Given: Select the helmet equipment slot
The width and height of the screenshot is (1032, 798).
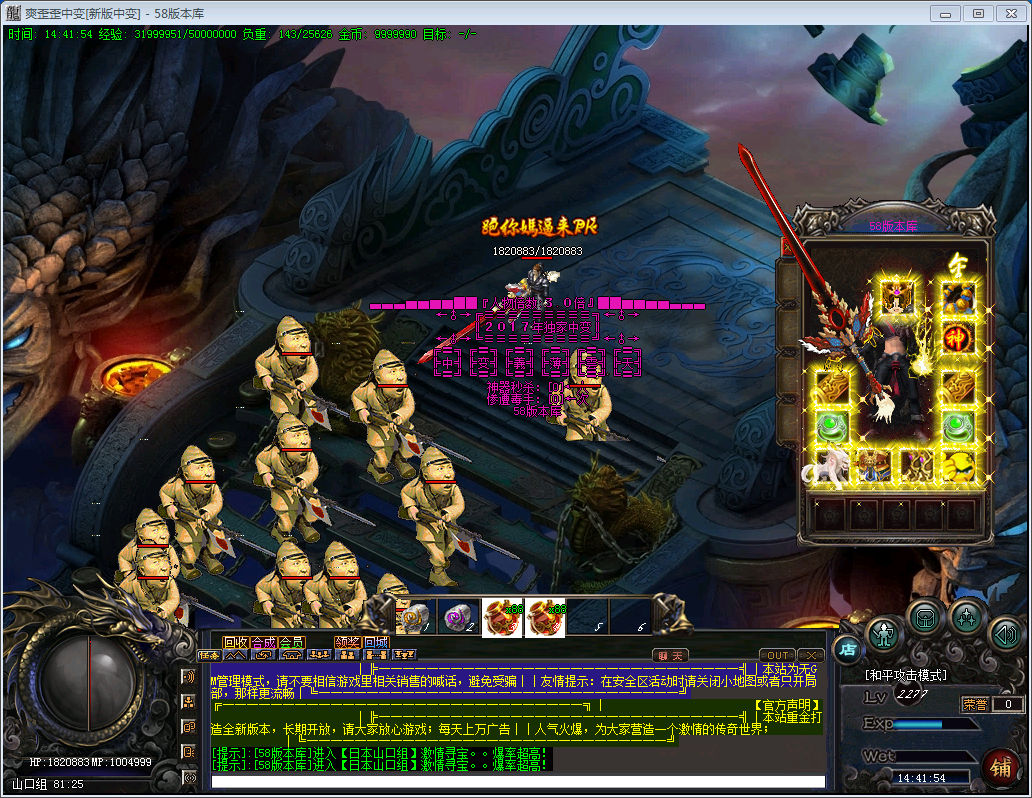Looking at the screenshot, I should pos(895,296).
